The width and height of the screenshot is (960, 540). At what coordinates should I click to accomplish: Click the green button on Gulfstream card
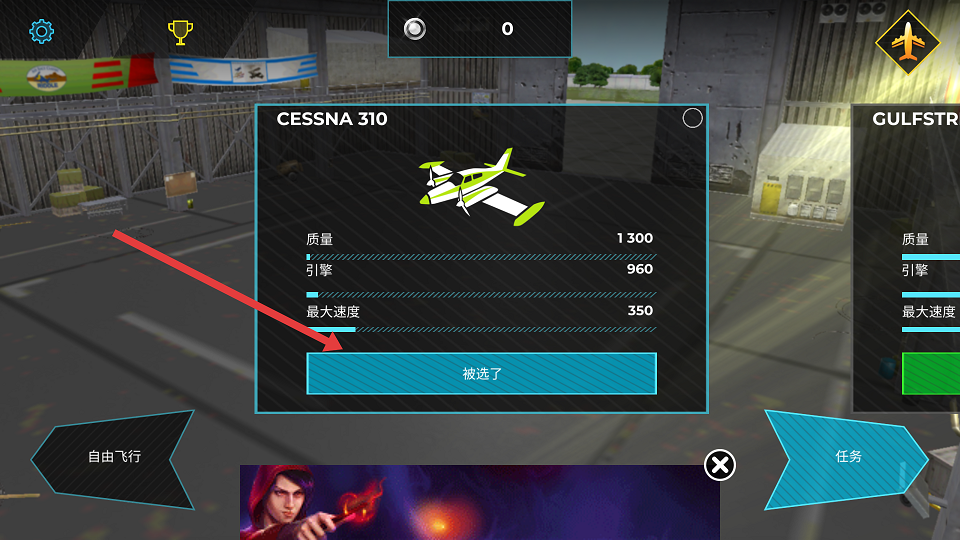pyautogui.click(x=931, y=373)
